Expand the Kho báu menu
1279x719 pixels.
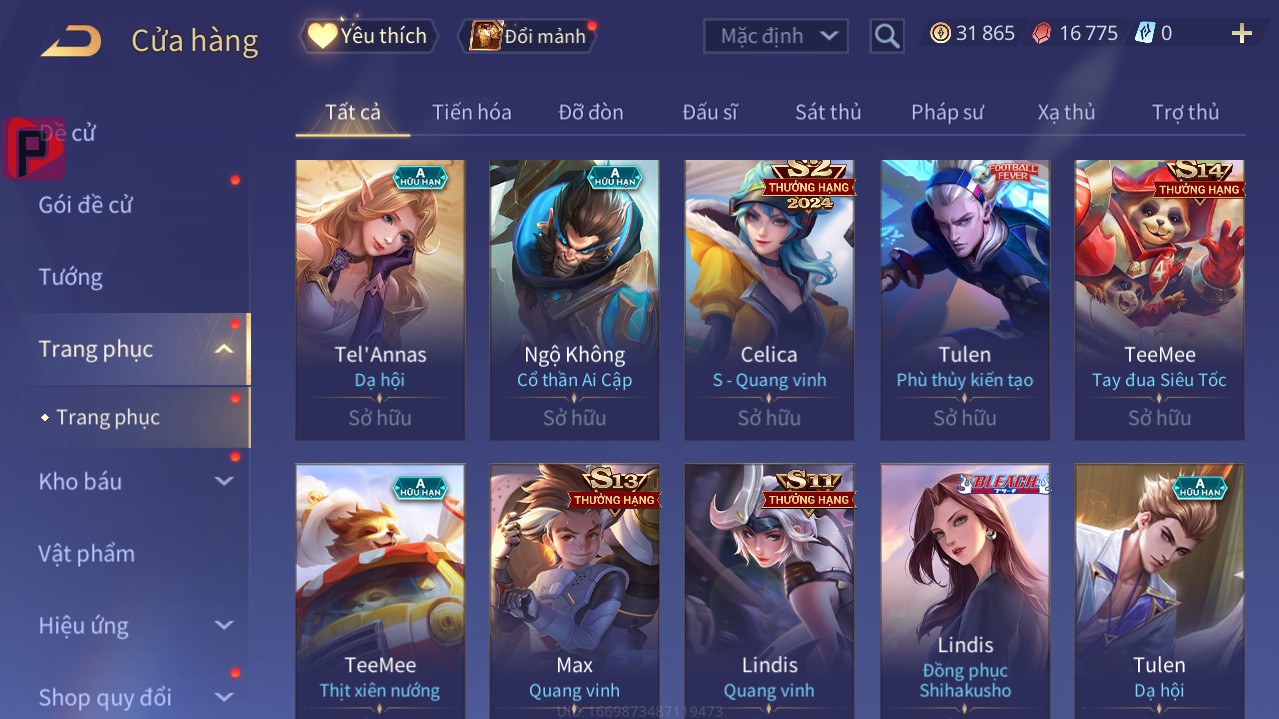coord(135,481)
